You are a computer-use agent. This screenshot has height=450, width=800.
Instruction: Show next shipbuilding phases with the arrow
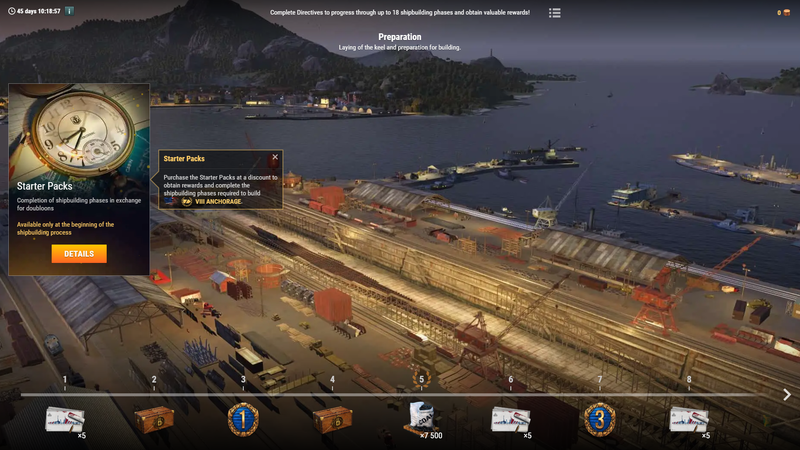[787, 395]
